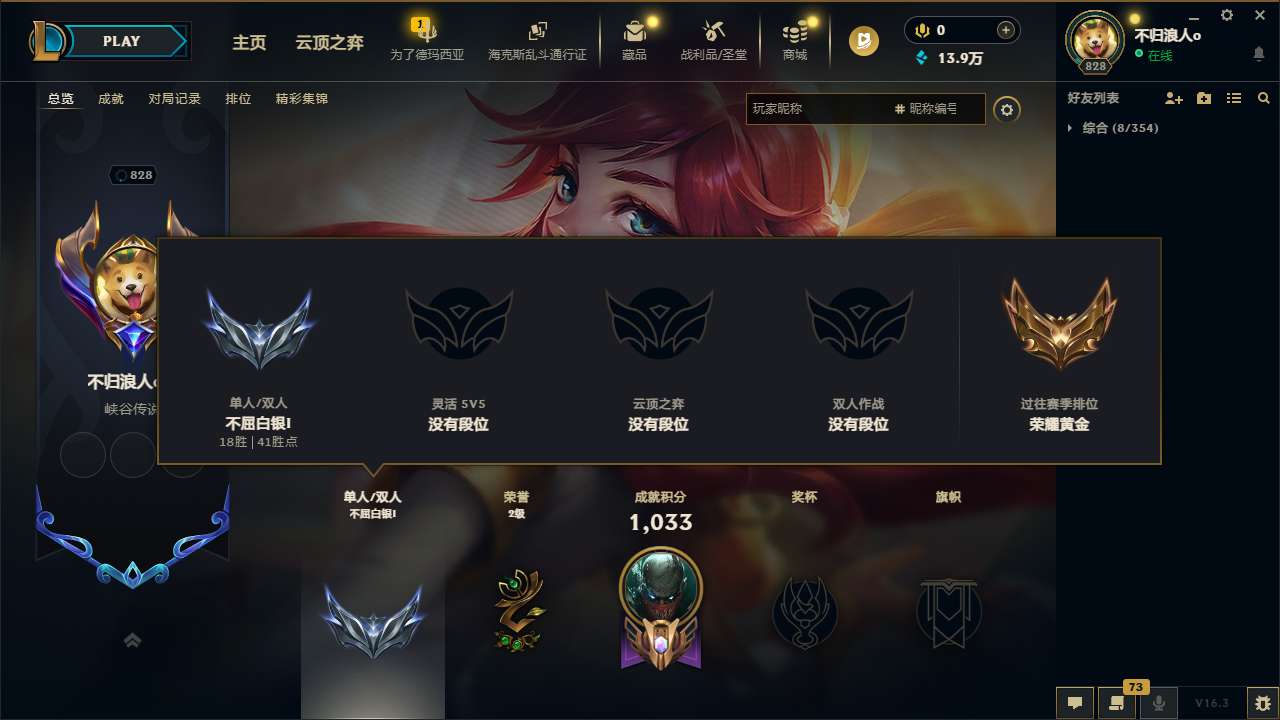Open the 商城 store
Screen dimensions: 1280x720
tap(795, 40)
